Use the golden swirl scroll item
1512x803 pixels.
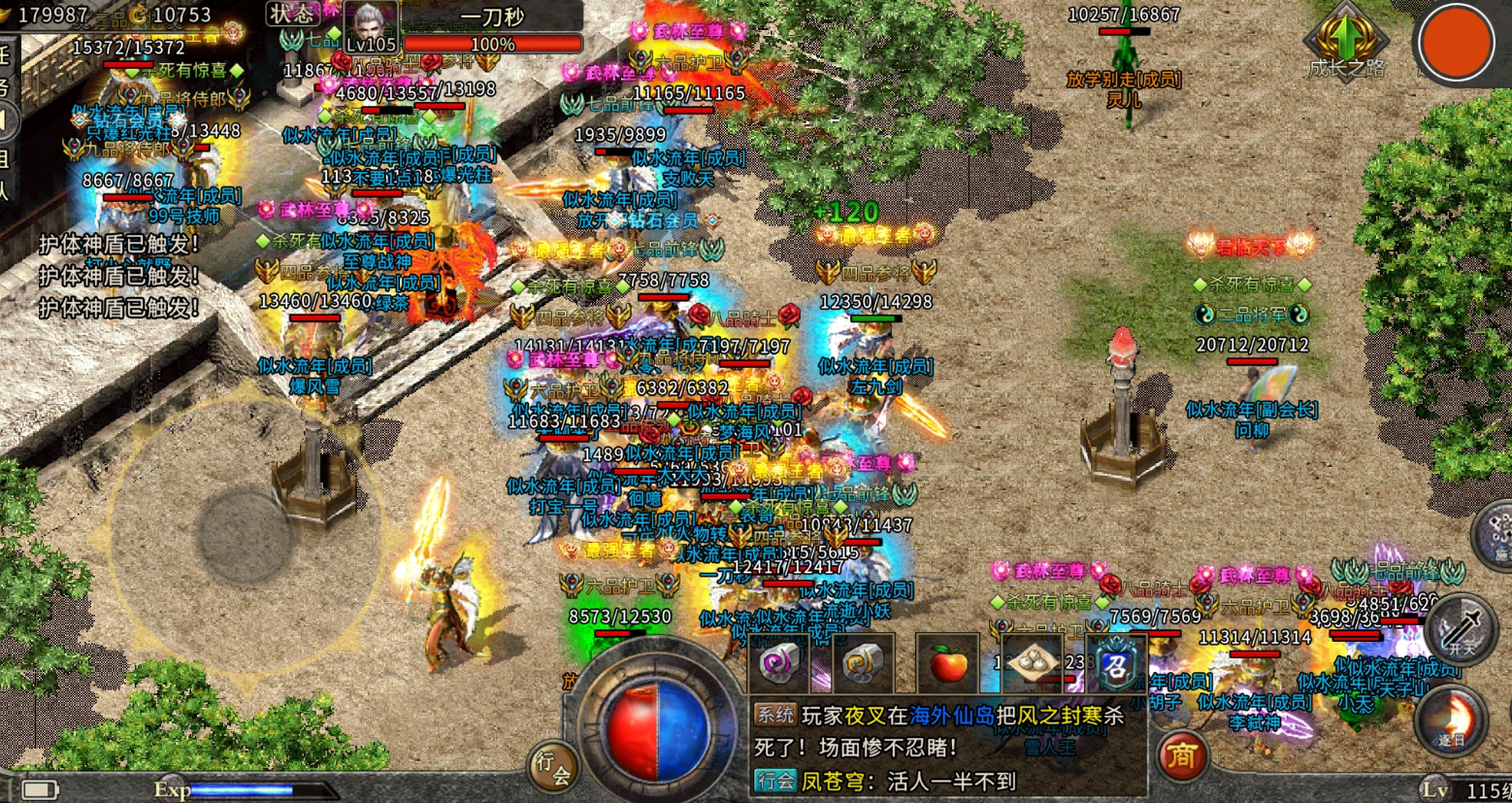[x=861, y=664]
